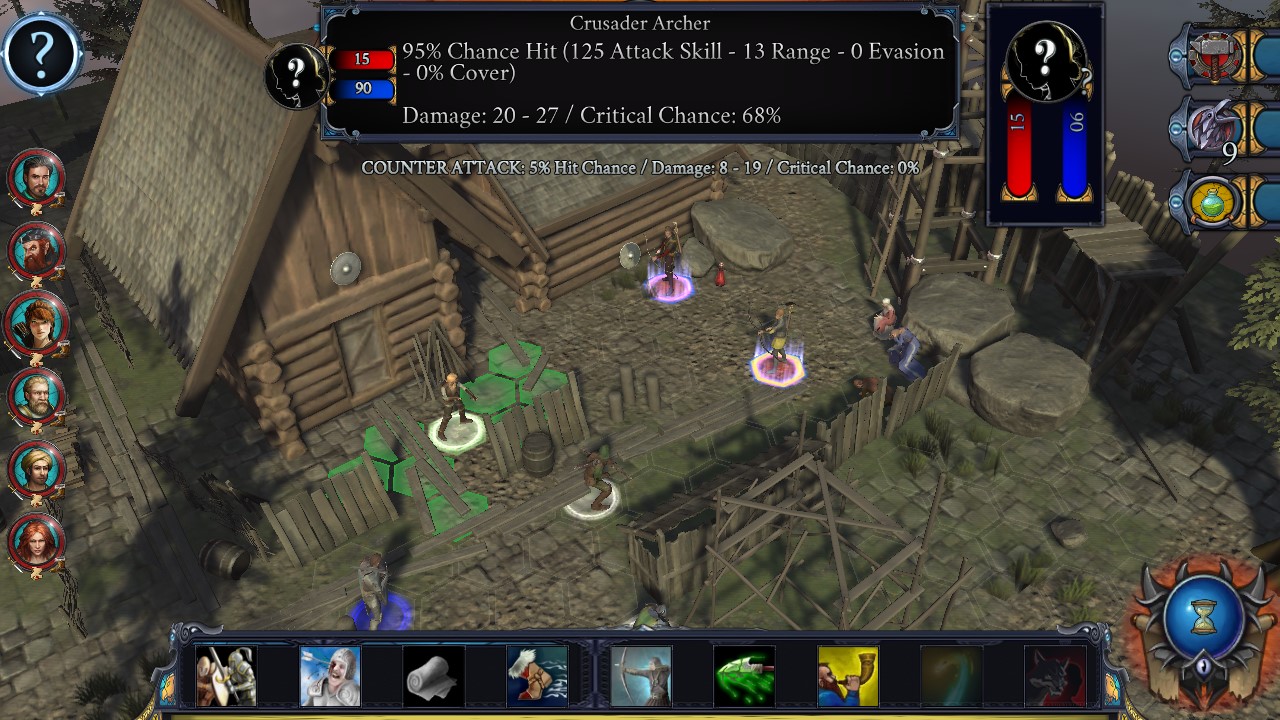End the turn with the hourglass button

pos(1204,615)
